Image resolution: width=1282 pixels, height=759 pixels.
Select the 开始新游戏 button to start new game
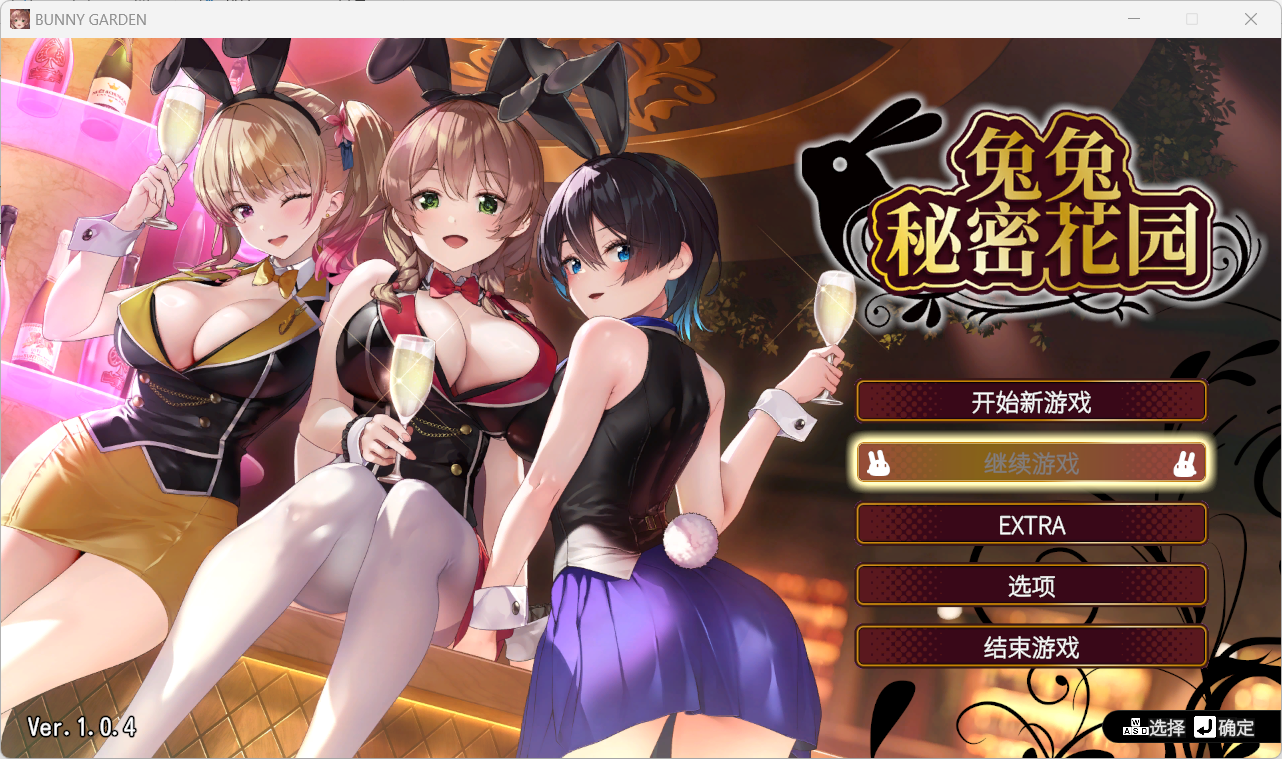click(1031, 400)
